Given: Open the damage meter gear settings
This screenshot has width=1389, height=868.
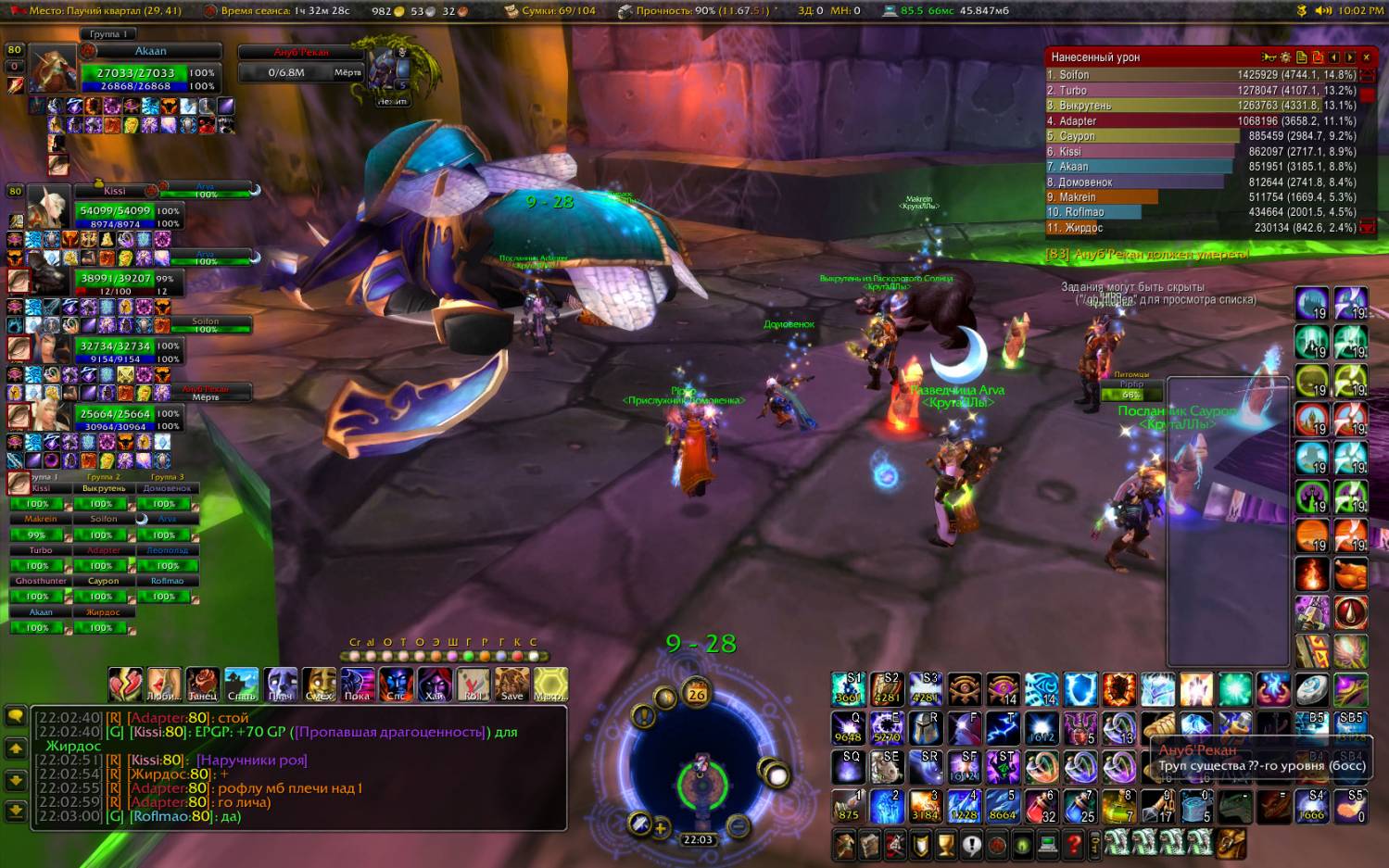Looking at the screenshot, I should tap(1285, 57).
